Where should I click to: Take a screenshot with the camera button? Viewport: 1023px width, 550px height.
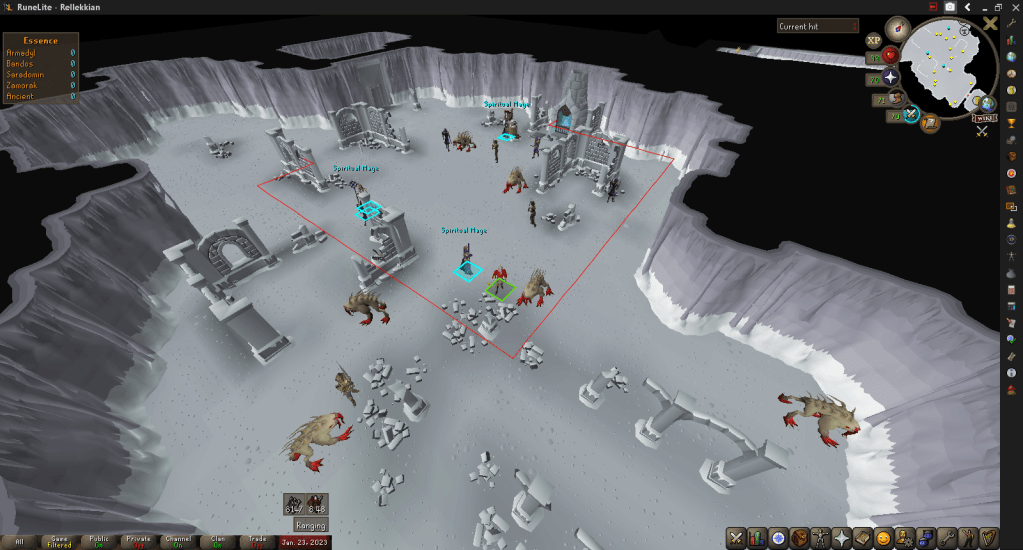[x=950, y=7]
